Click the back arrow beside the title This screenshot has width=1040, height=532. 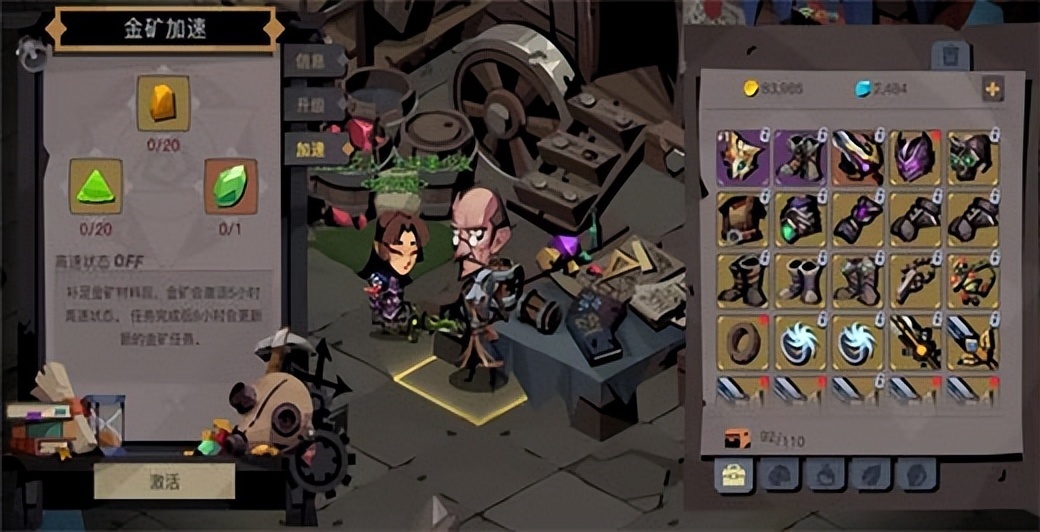point(32,53)
